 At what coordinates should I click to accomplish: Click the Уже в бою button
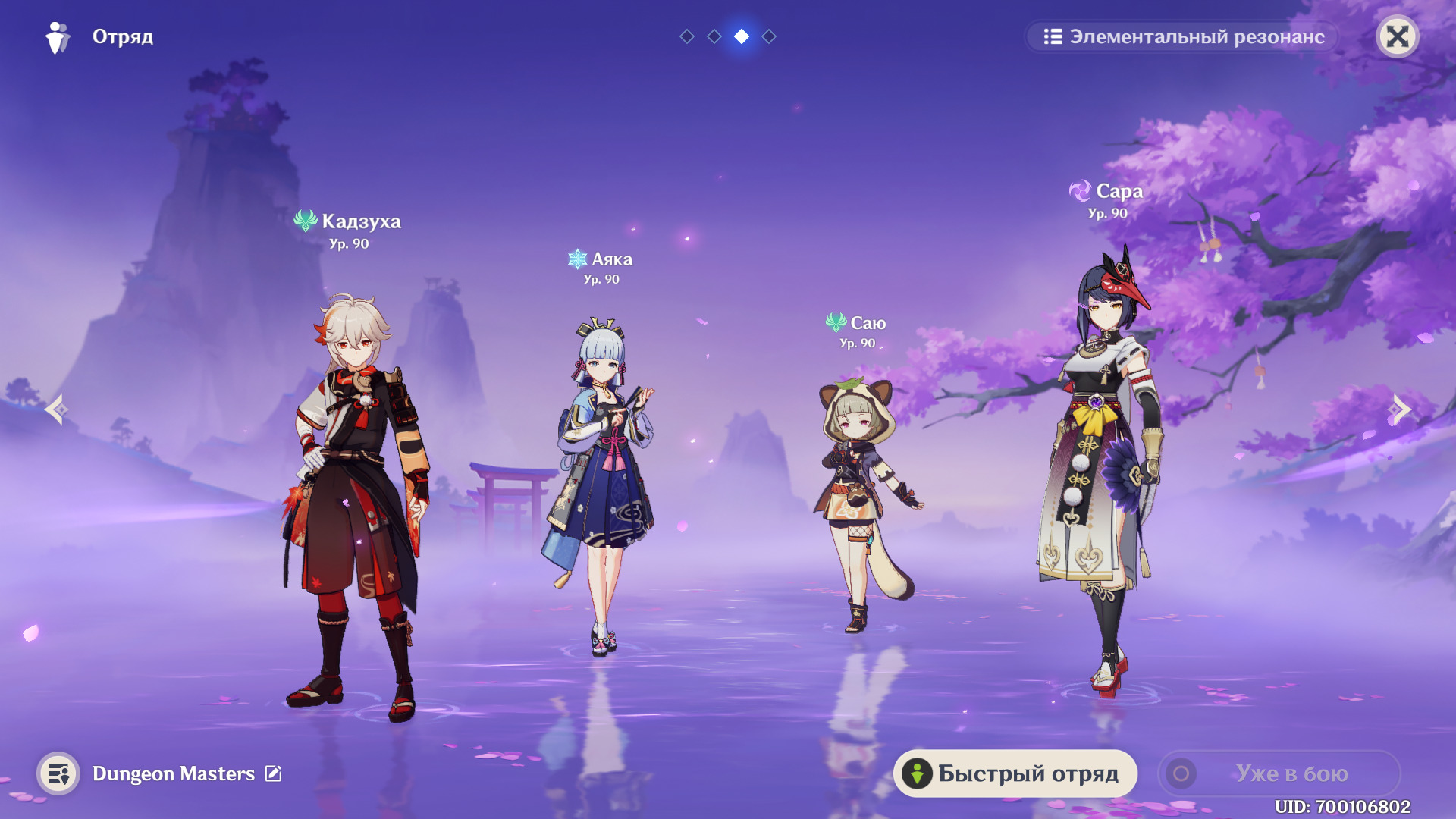click(x=1279, y=773)
